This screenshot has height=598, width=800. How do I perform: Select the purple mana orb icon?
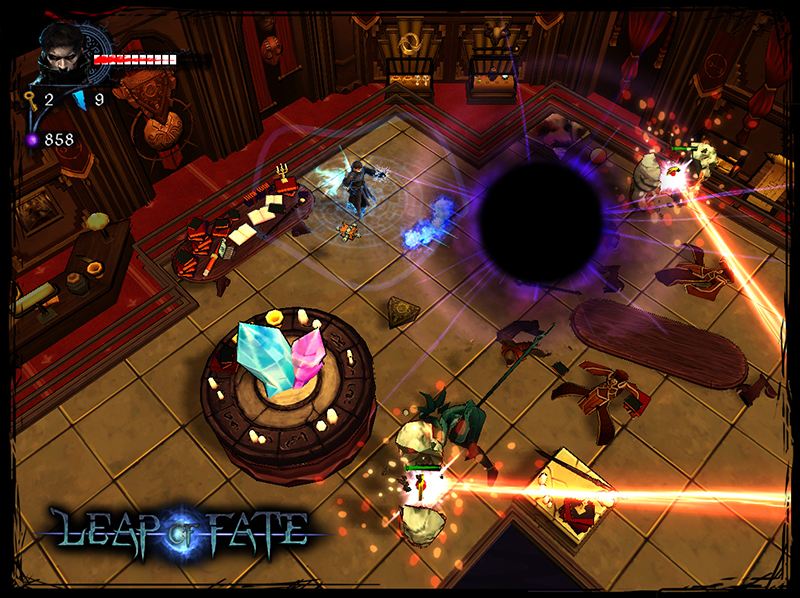click(32, 139)
